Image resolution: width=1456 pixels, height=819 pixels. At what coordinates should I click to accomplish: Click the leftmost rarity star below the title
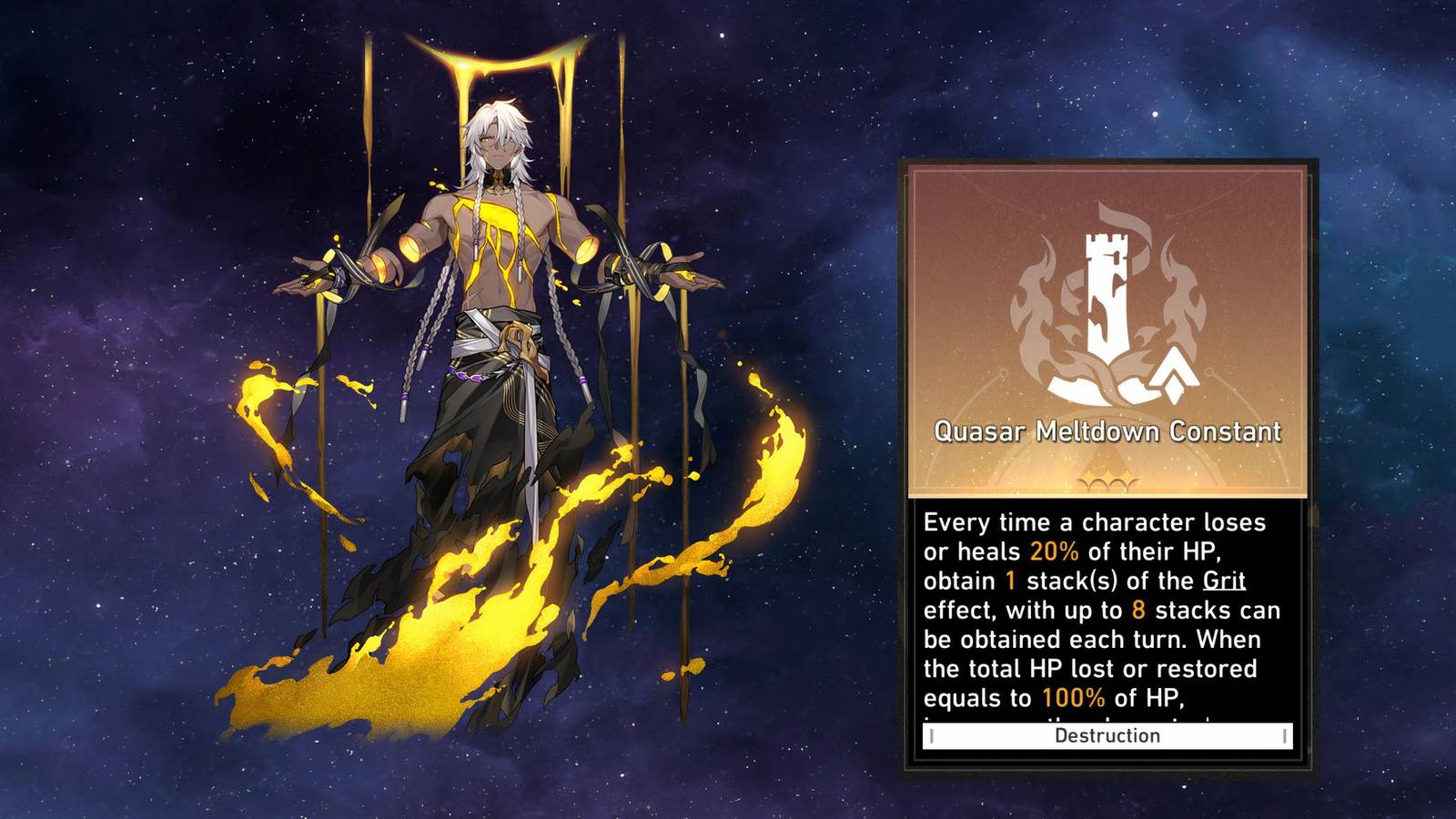pyautogui.click(x=1088, y=475)
